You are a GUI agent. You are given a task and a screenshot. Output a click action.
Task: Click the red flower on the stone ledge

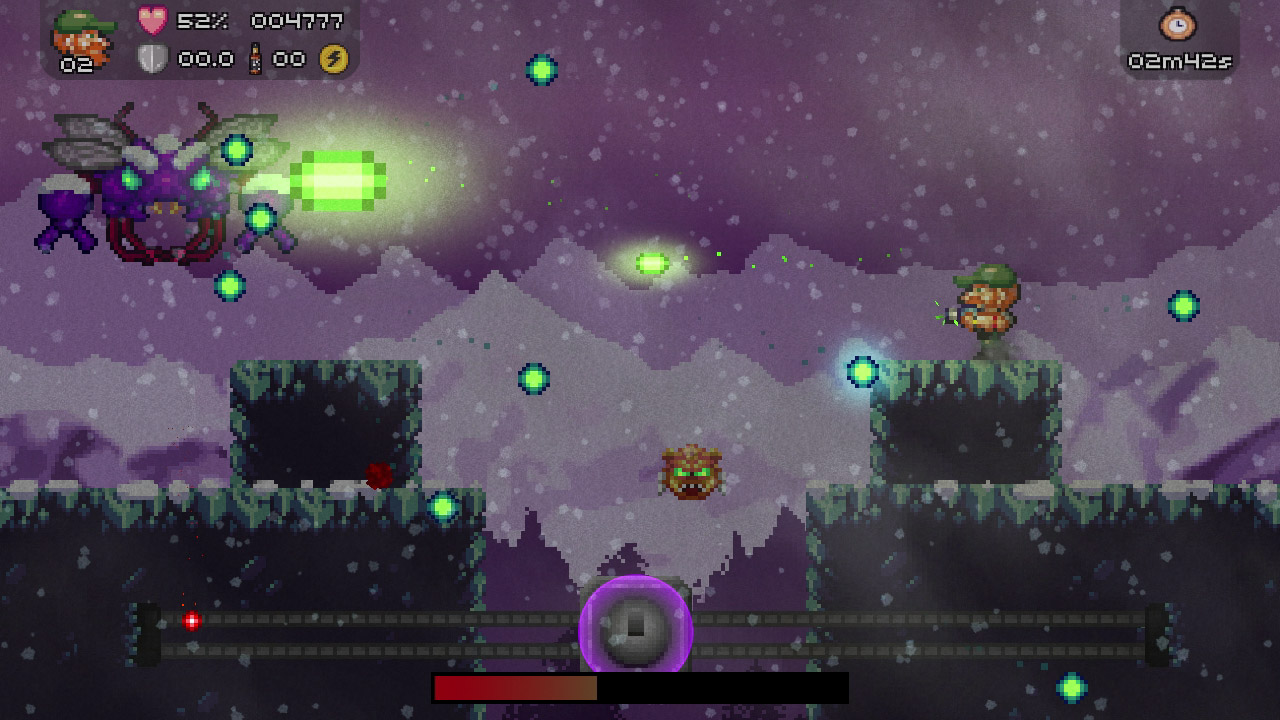[378, 475]
